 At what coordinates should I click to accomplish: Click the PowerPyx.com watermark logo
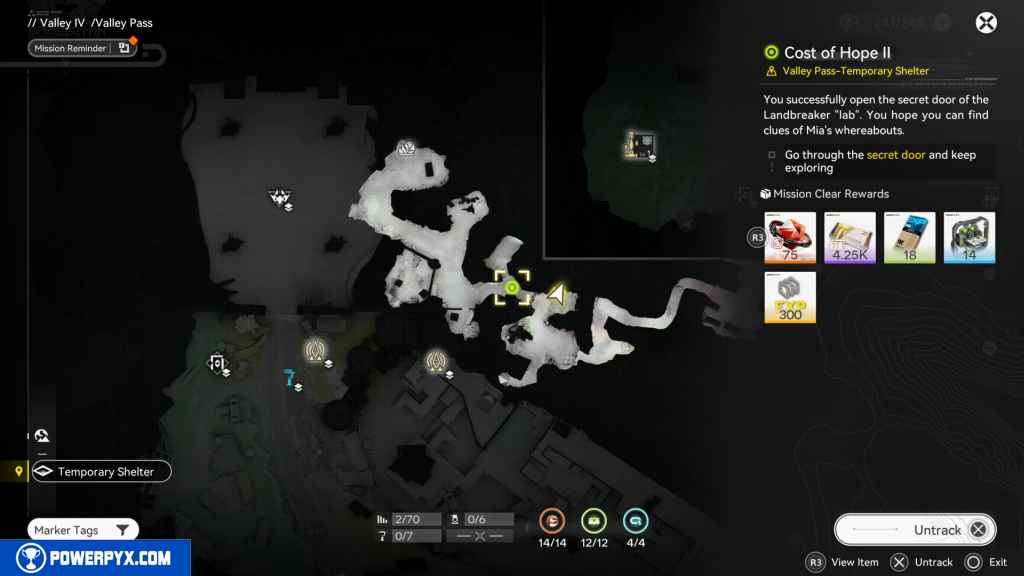coord(95,558)
